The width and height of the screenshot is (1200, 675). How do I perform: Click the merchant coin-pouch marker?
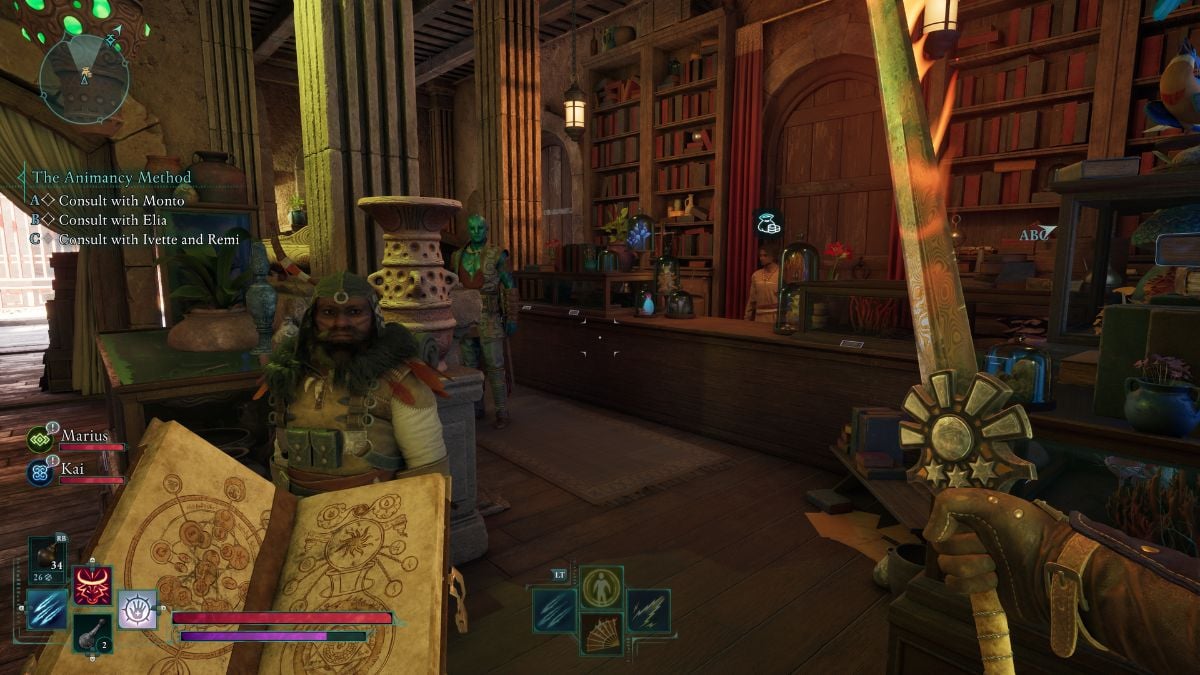tap(768, 223)
